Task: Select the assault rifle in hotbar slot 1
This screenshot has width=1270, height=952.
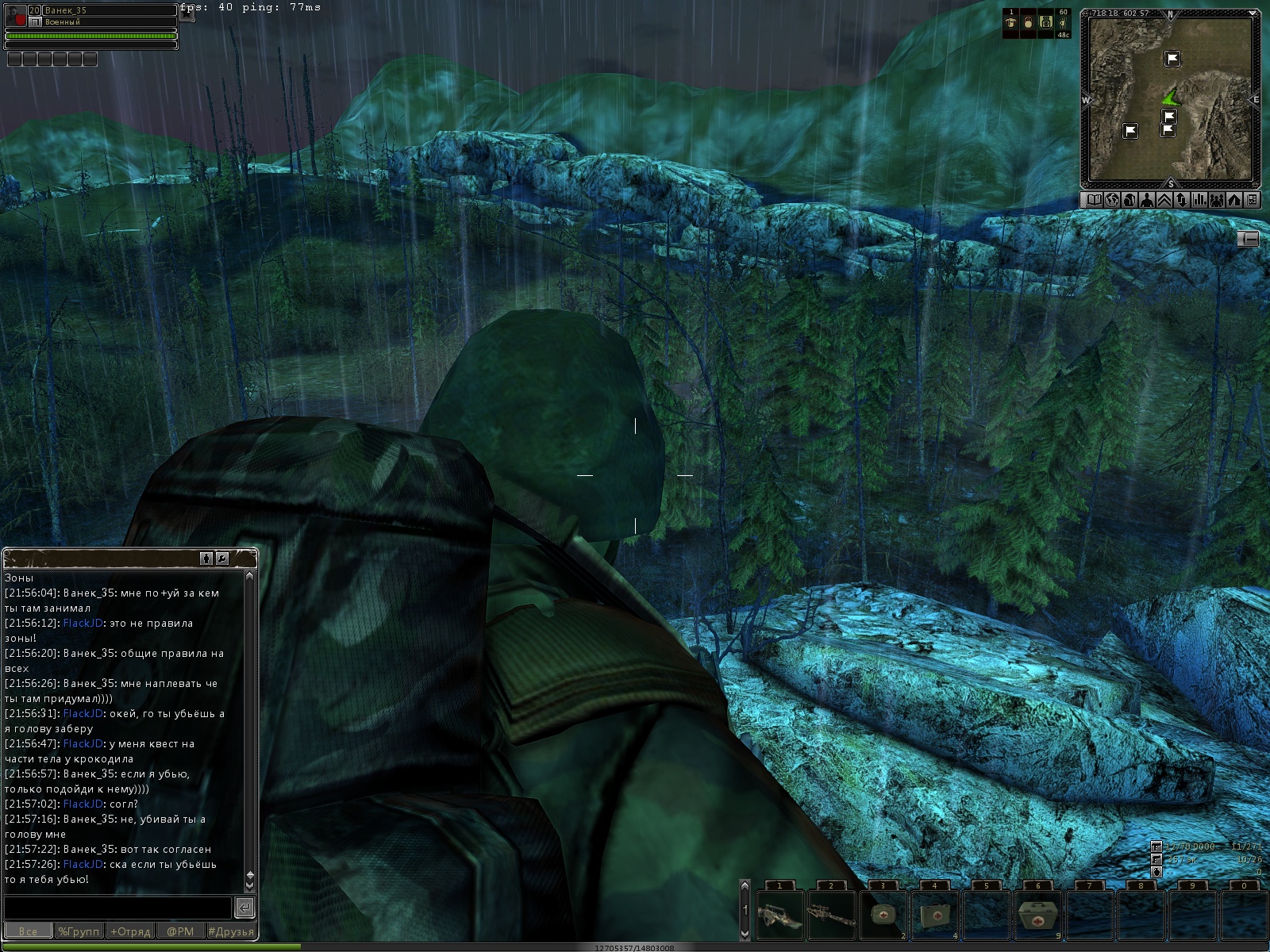Action: coord(779,916)
